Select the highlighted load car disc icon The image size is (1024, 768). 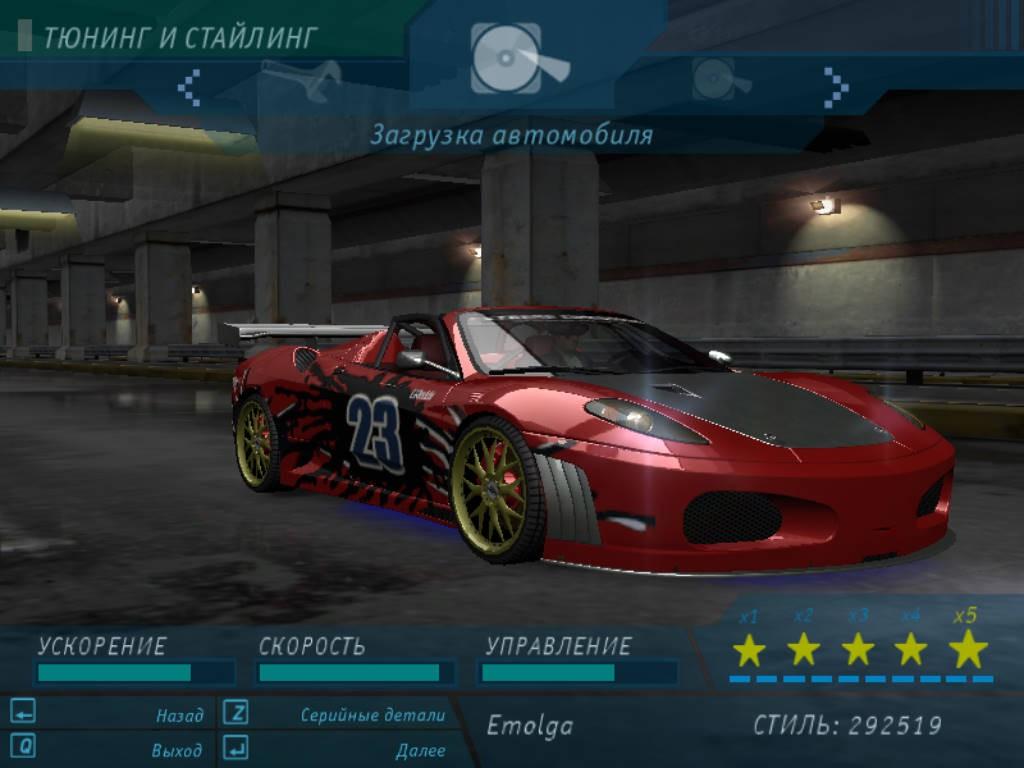click(518, 60)
